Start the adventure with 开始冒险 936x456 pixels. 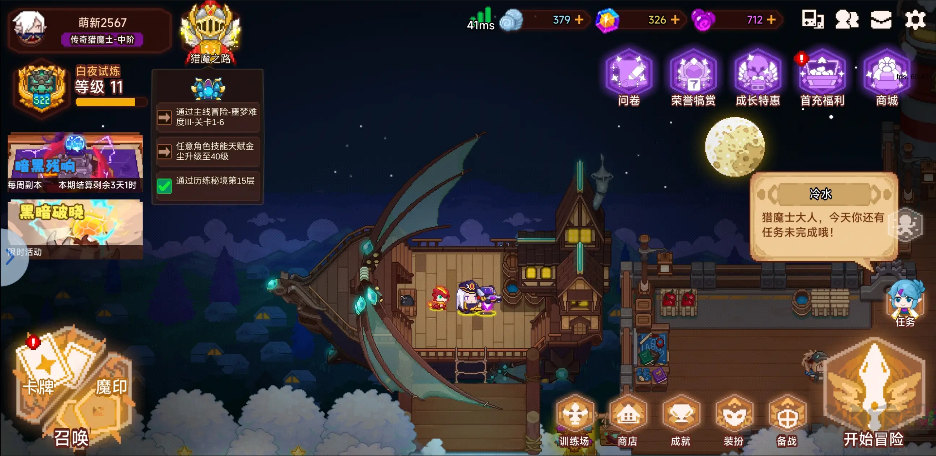point(873,390)
